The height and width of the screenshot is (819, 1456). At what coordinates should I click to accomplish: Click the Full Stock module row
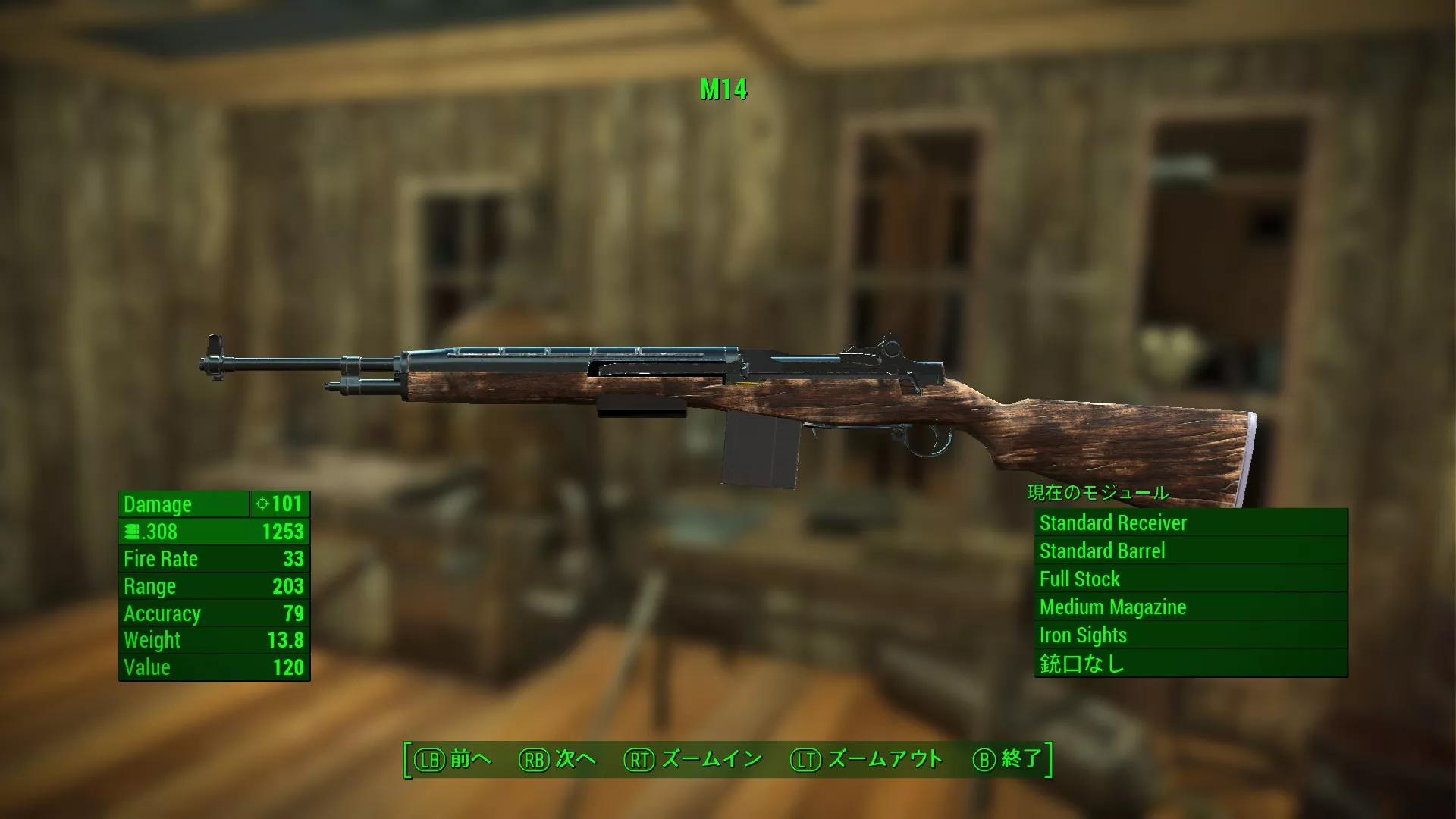pos(1190,579)
